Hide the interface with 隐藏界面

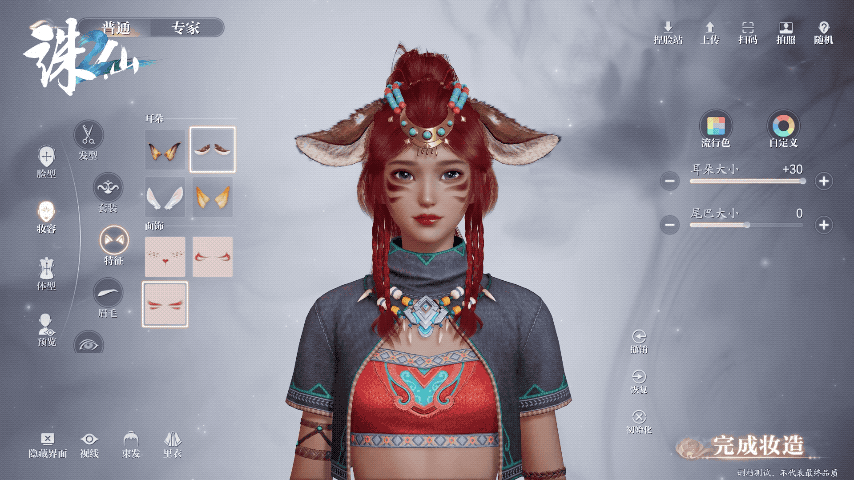point(47,443)
